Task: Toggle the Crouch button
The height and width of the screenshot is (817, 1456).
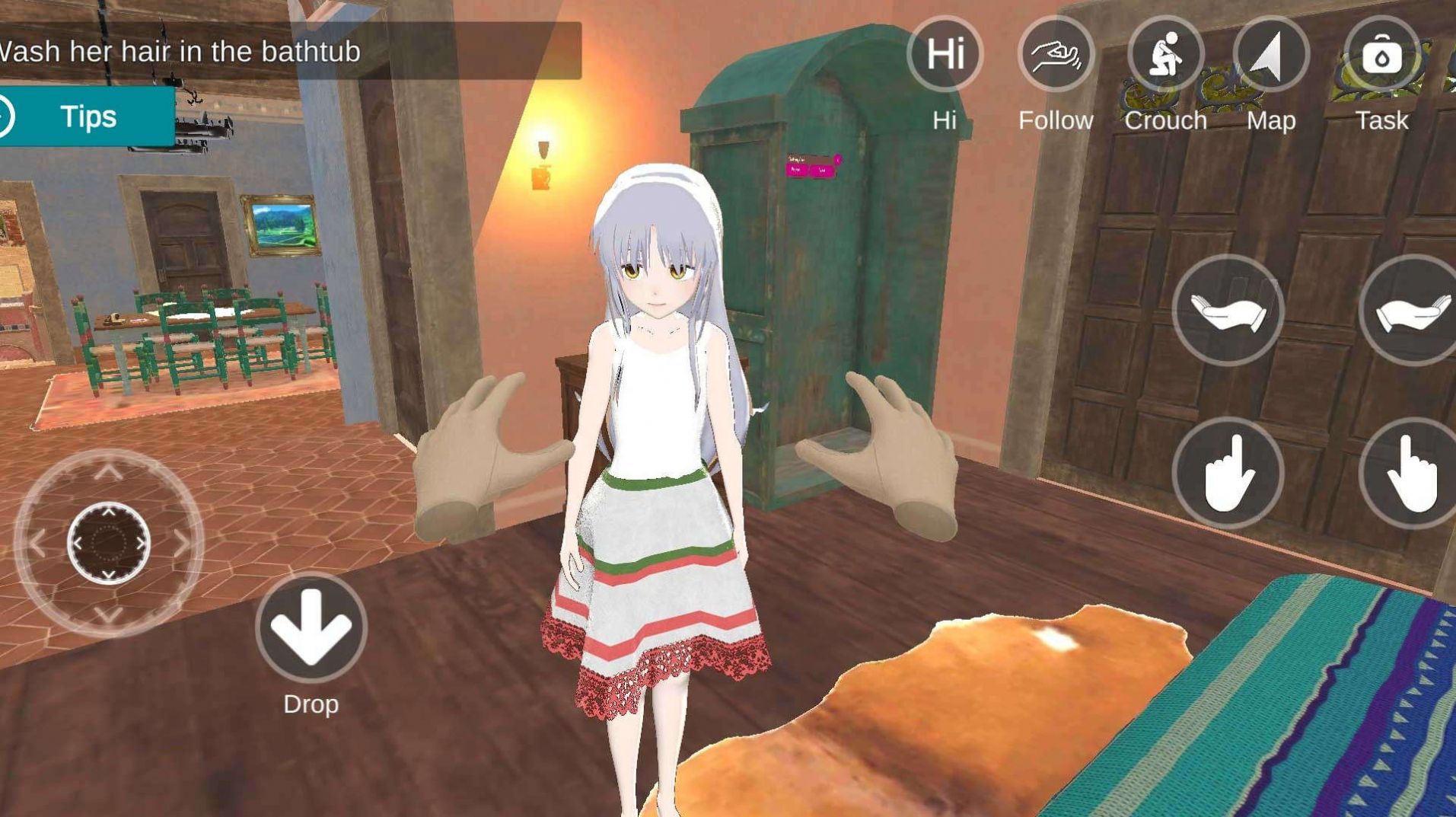Action: [x=1164, y=55]
